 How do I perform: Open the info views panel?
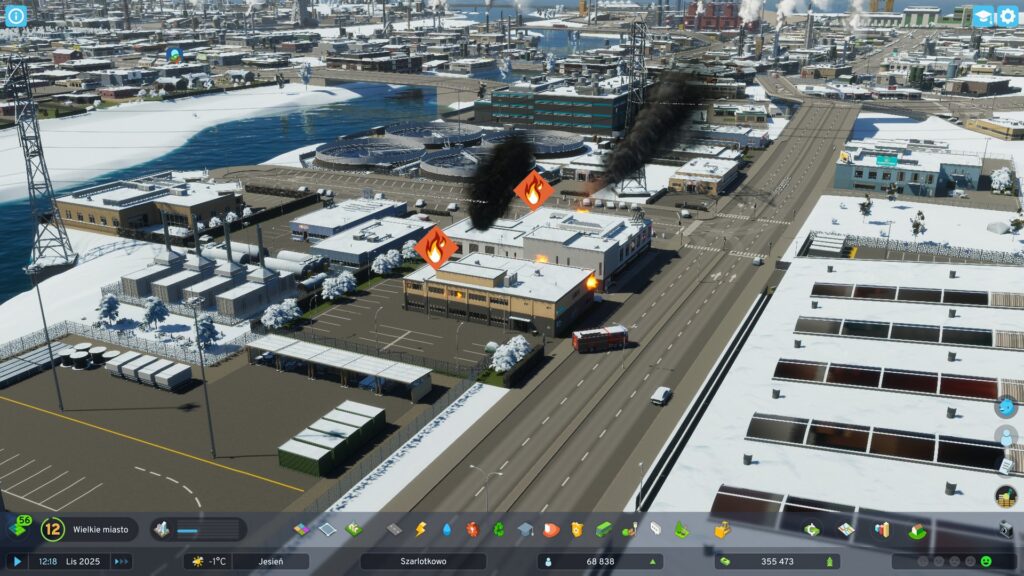pyautogui.click(x=16, y=16)
